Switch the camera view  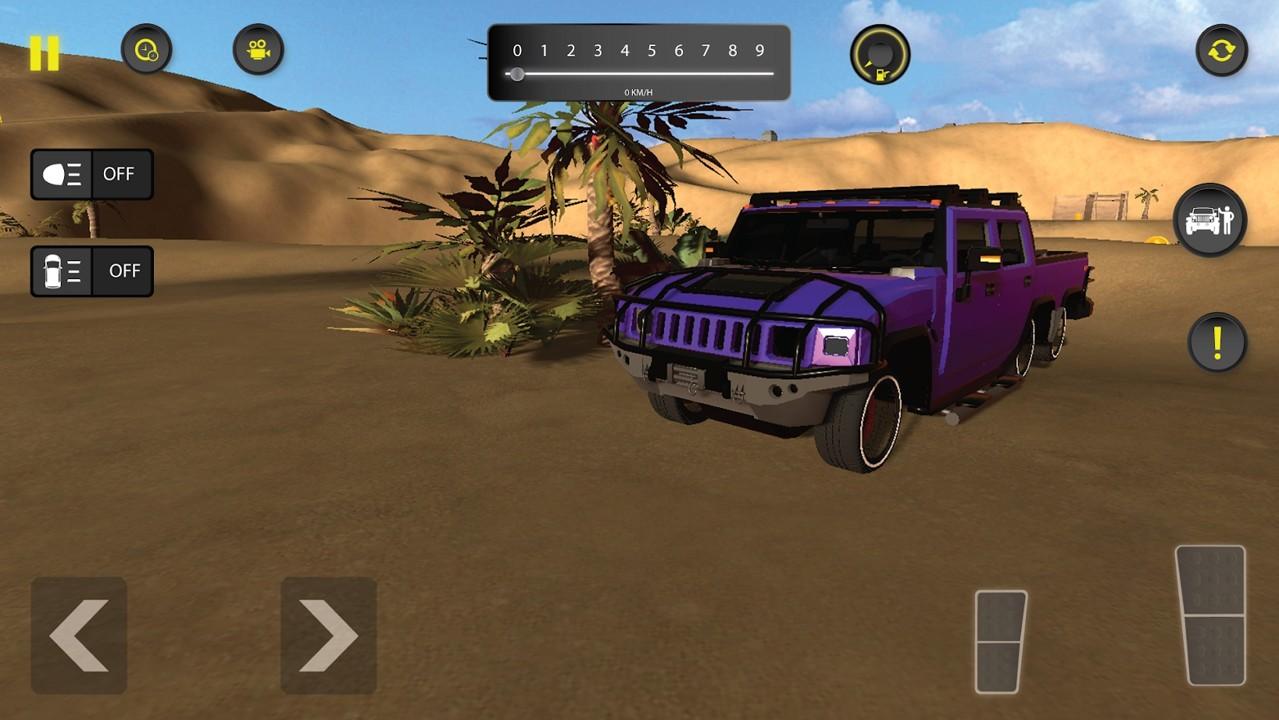(258, 49)
